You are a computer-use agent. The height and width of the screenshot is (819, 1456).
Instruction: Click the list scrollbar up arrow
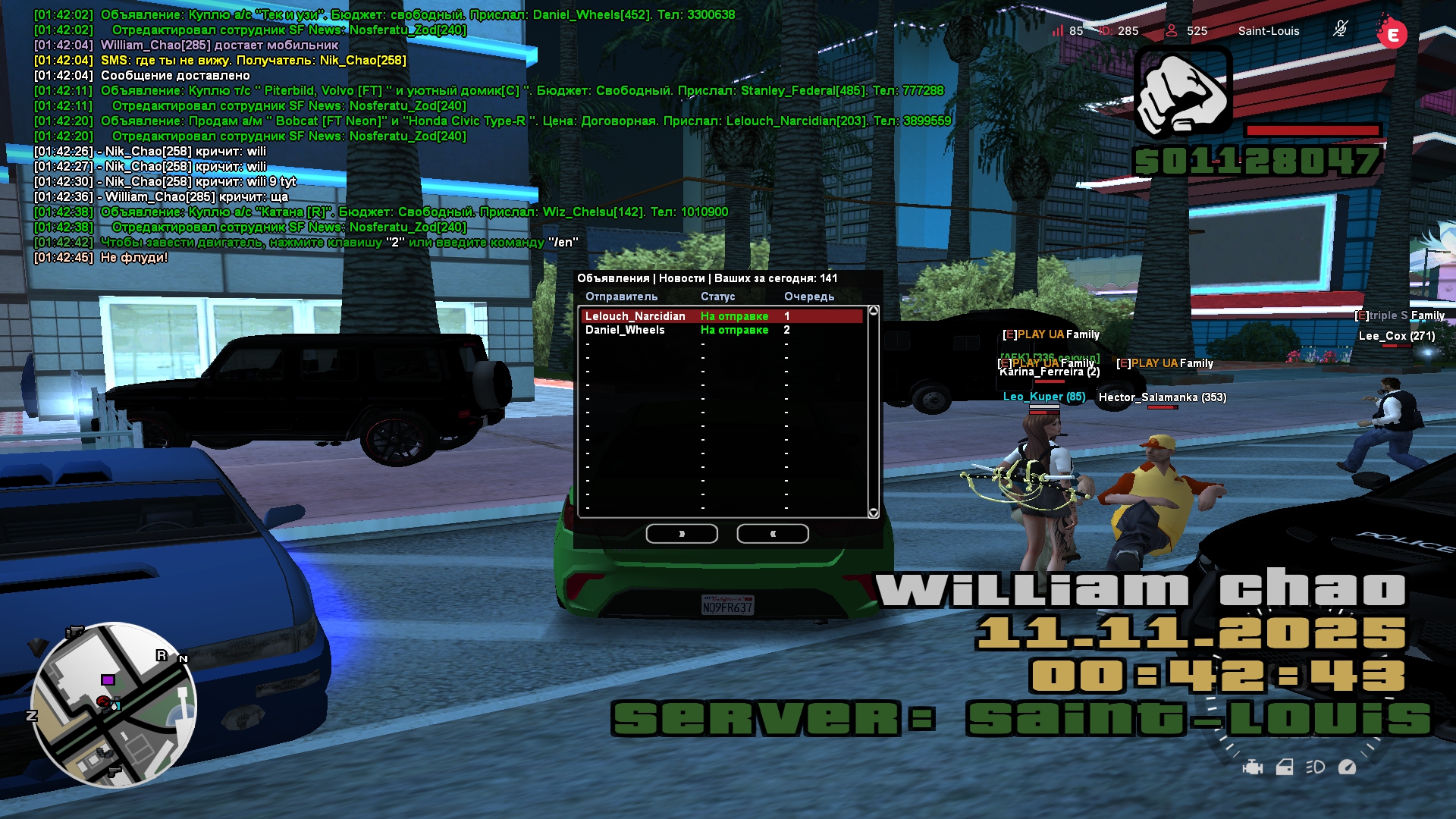pos(873,311)
